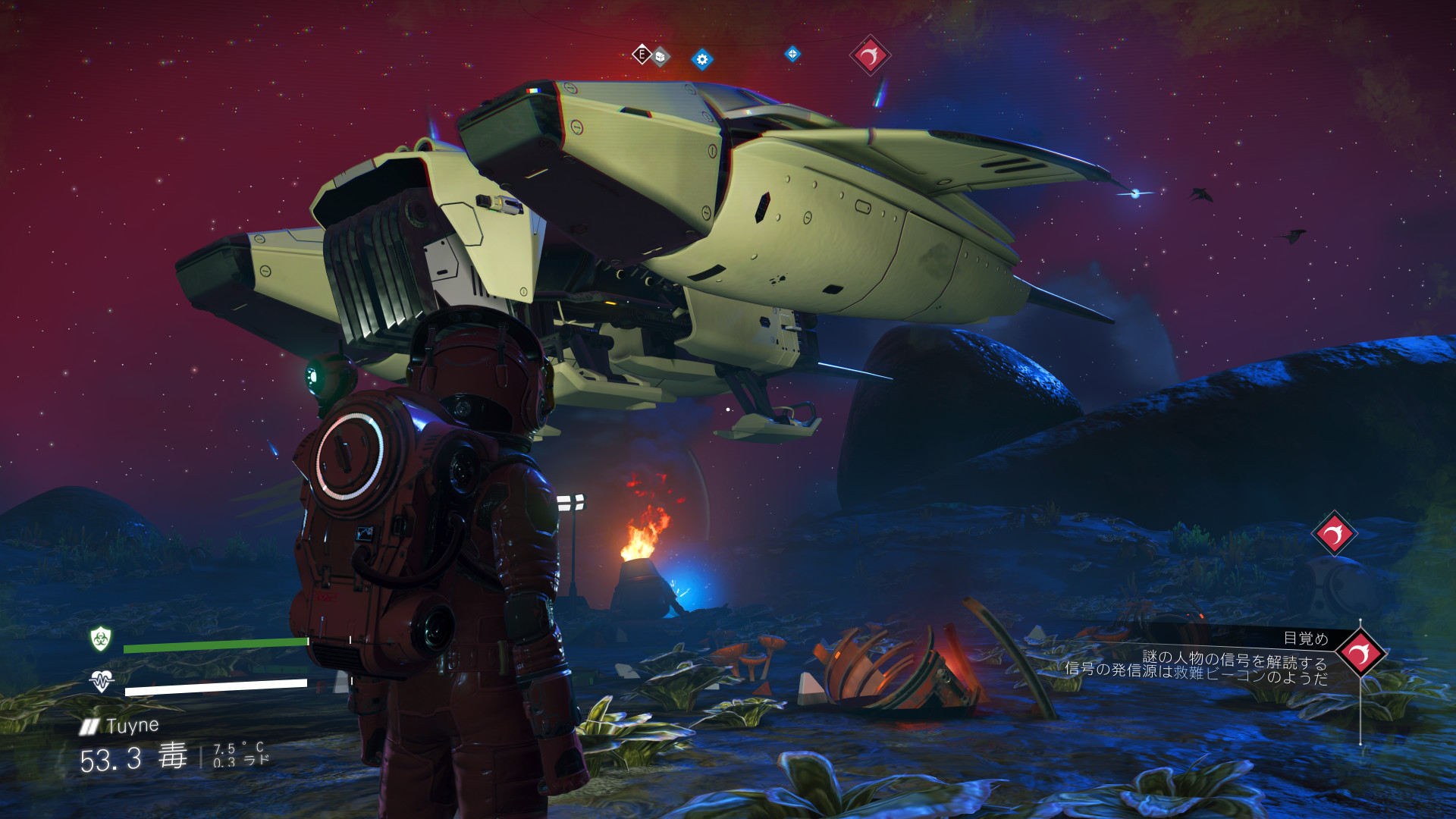Screen dimensions: 1456x819
Task: Click the life support heartbeat icon
Action: [102, 680]
